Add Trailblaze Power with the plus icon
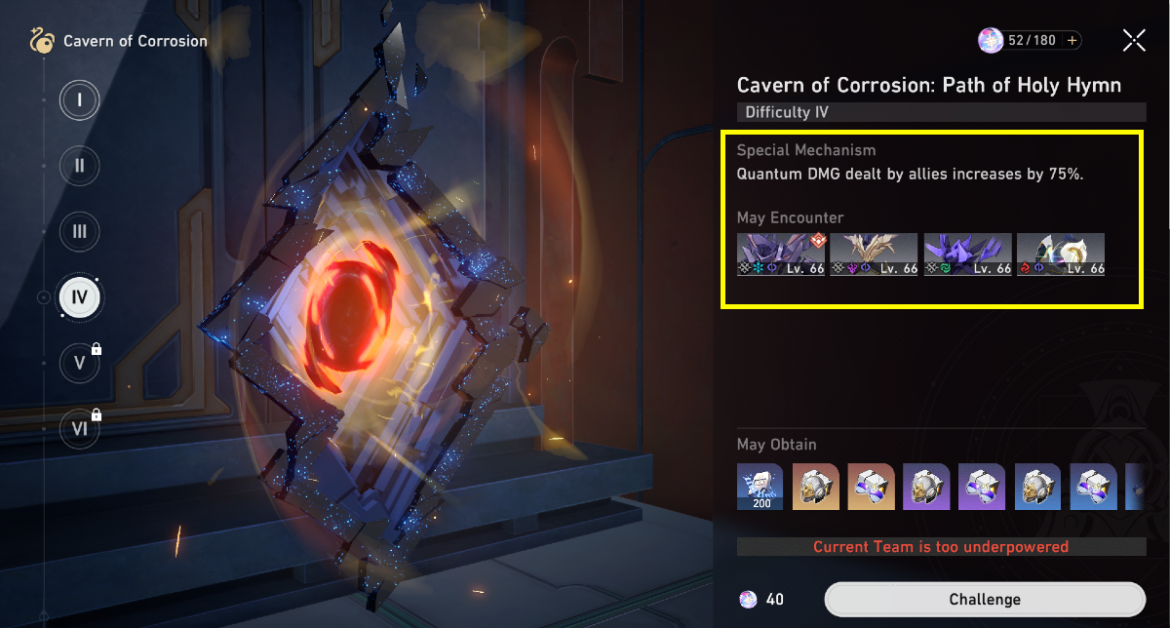This screenshot has width=1170, height=628. click(x=1072, y=41)
